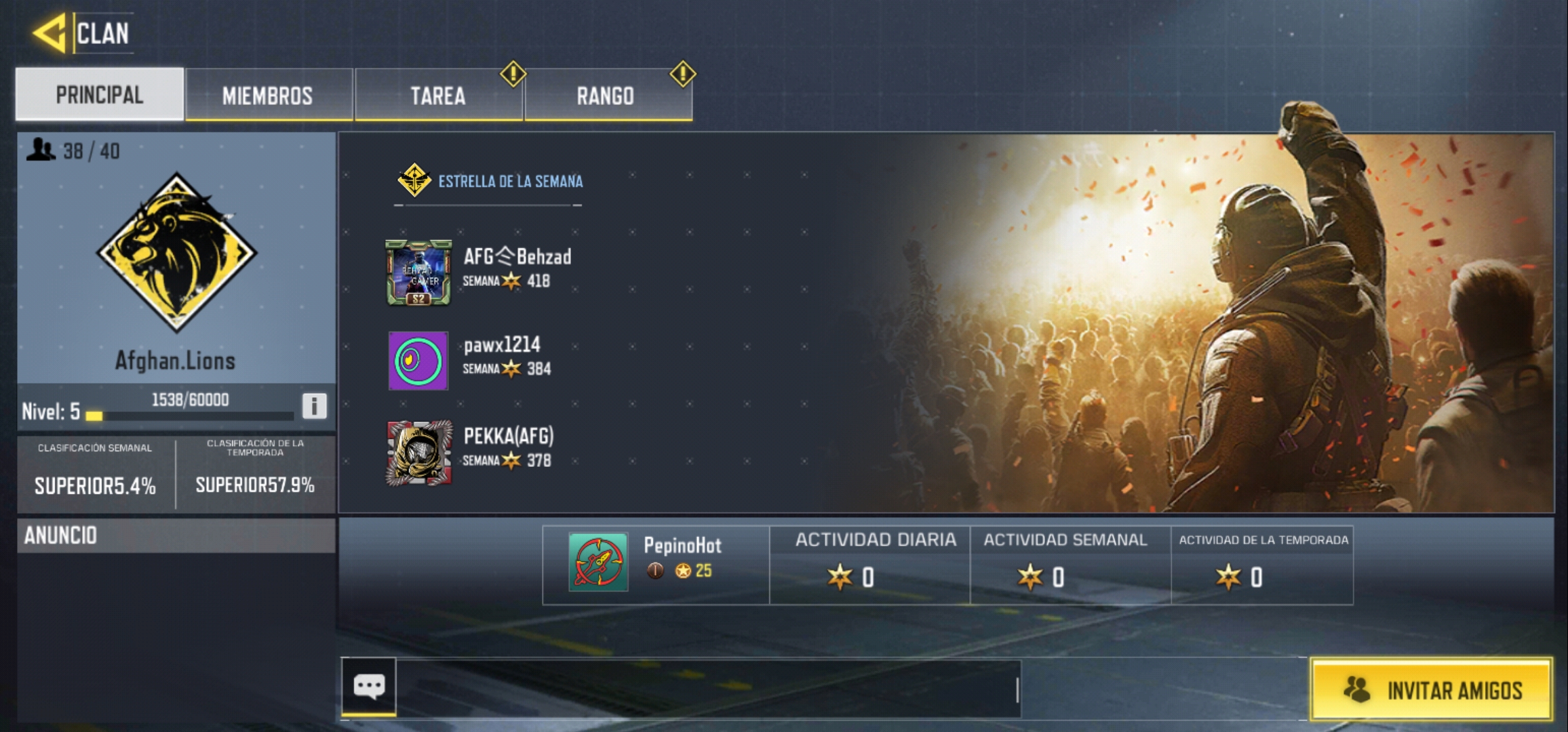Open the Miembros tab
The width and height of the screenshot is (1568, 732).
coord(268,96)
